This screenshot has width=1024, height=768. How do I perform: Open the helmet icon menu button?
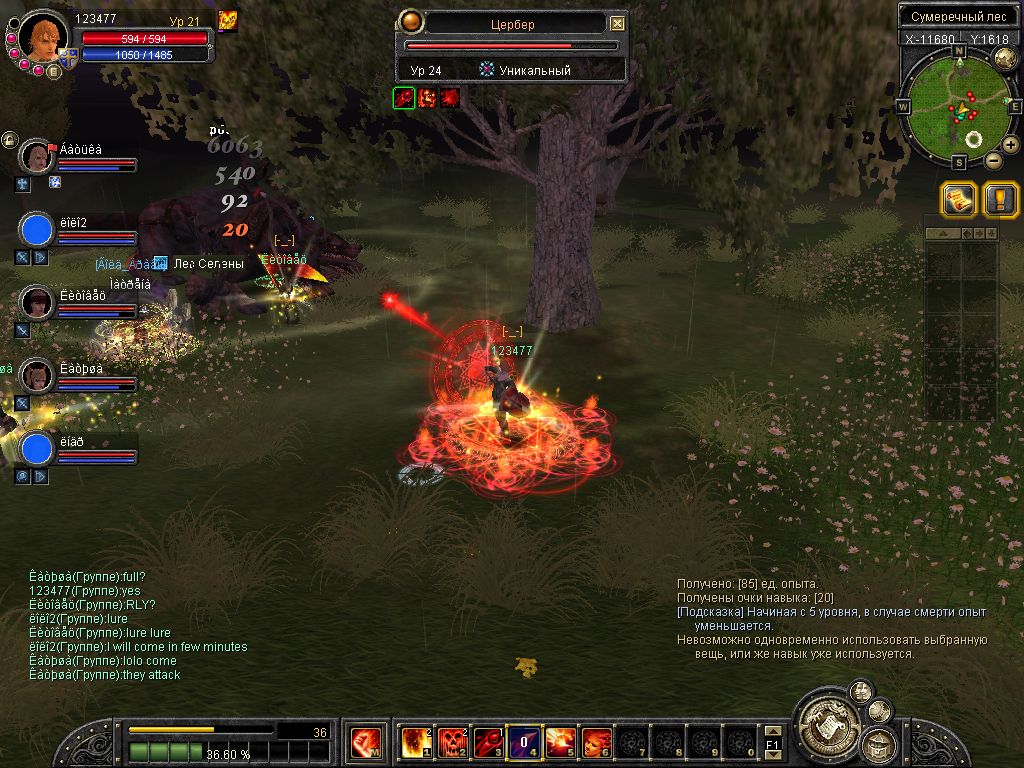(x=880, y=745)
